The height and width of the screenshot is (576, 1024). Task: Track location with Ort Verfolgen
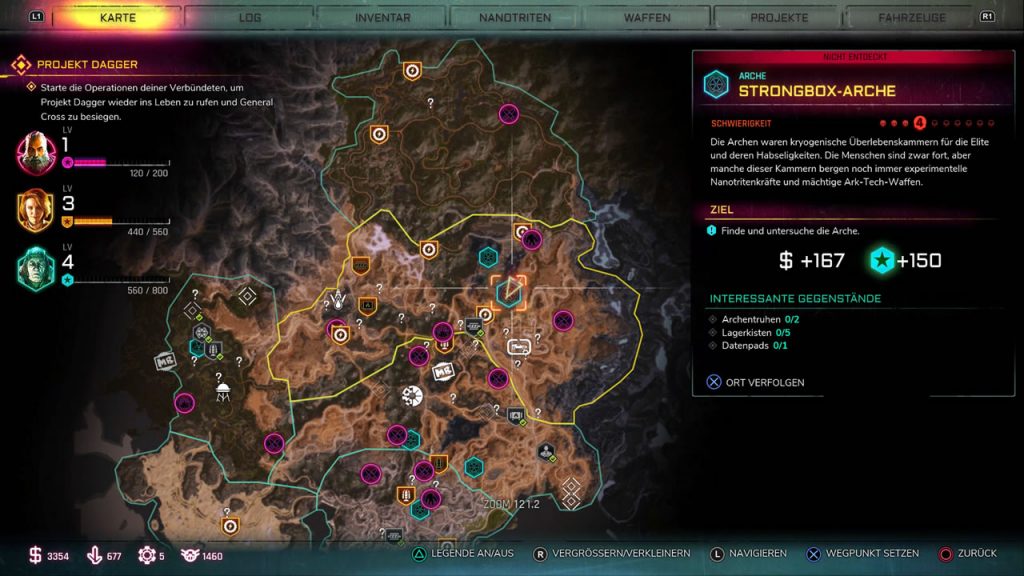click(756, 382)
